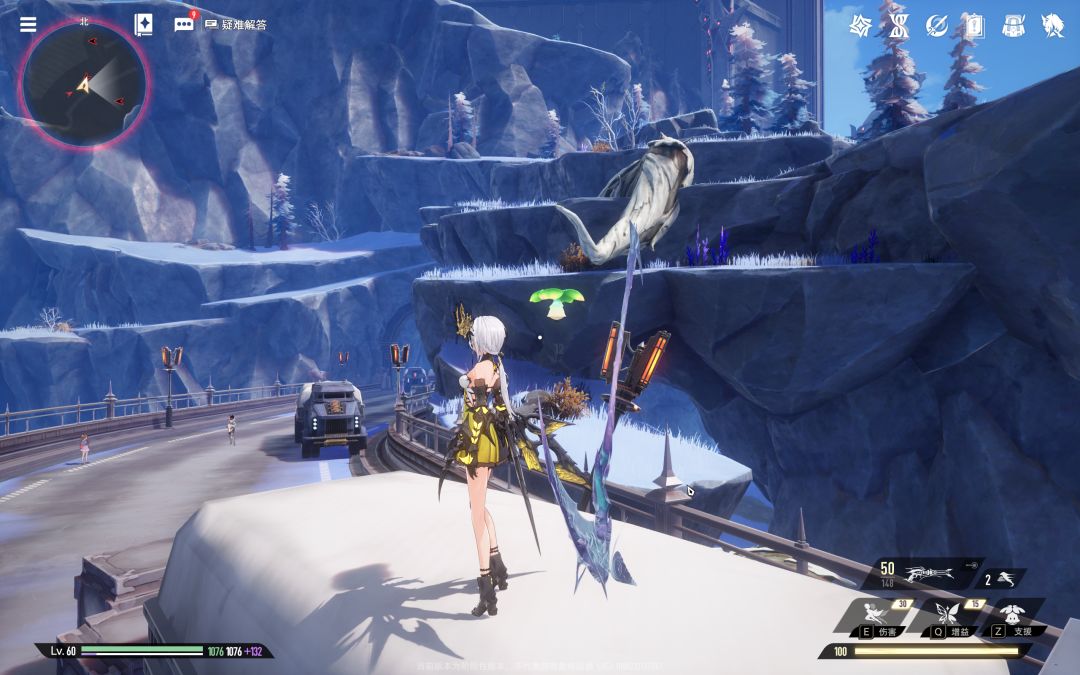This screenshot has width=1080, height=675.
Task: Open the character portrait menu
Action: (x=1052, y=25)
